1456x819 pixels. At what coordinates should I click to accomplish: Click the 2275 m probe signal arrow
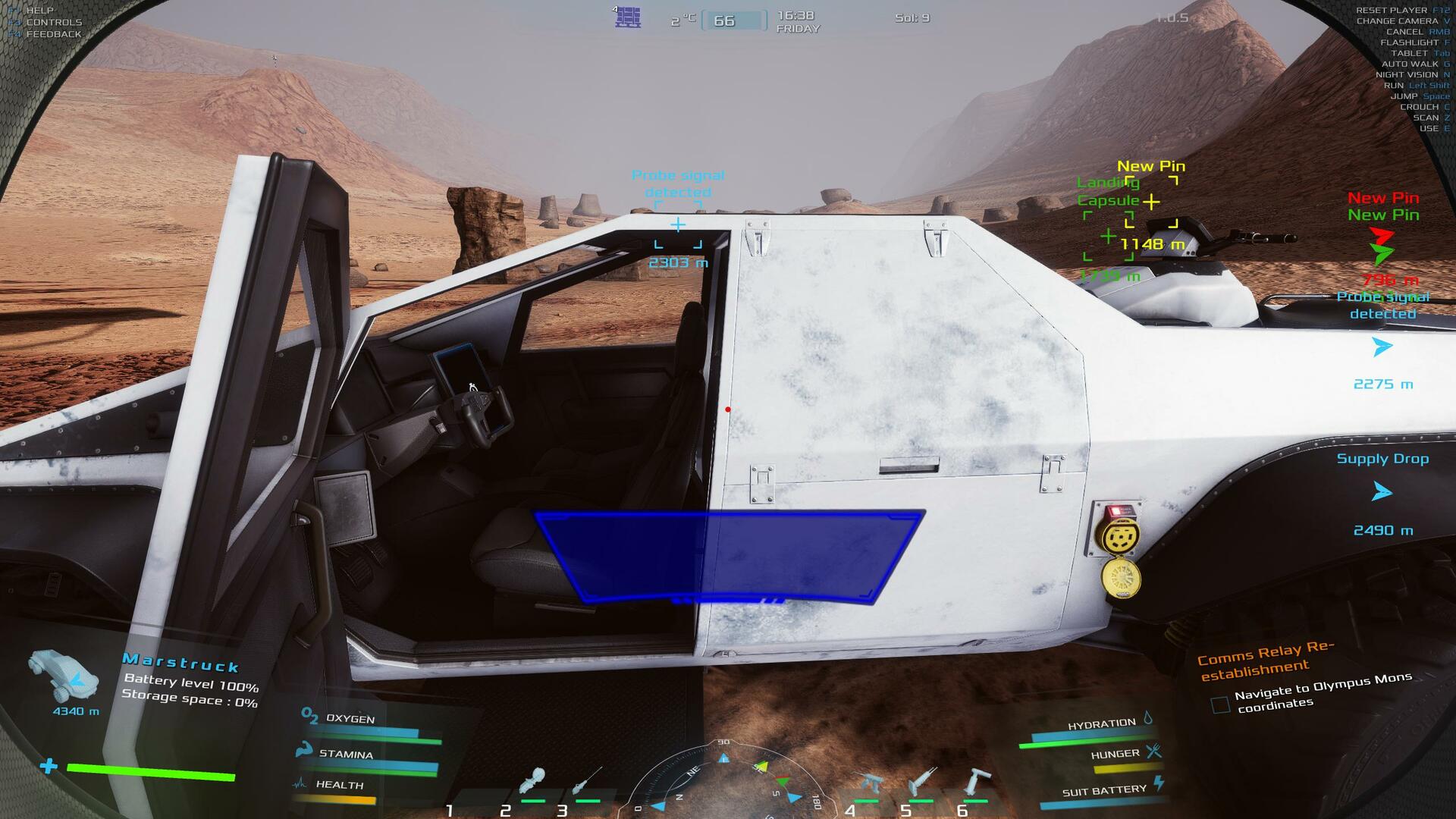point(1382,347)
